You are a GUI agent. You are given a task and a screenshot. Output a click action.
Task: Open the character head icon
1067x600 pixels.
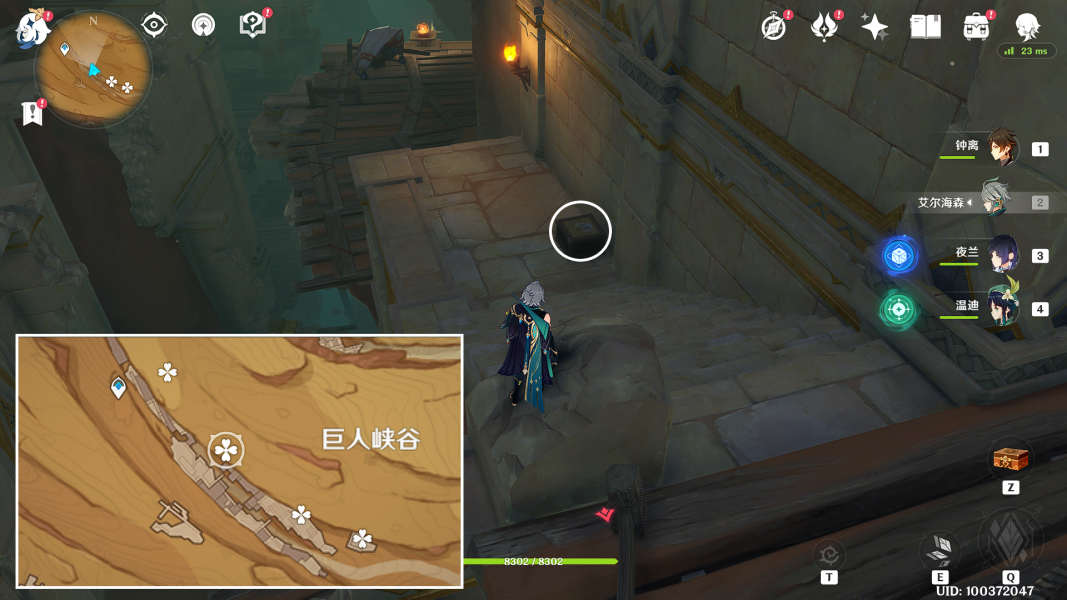coord(1027,26)
